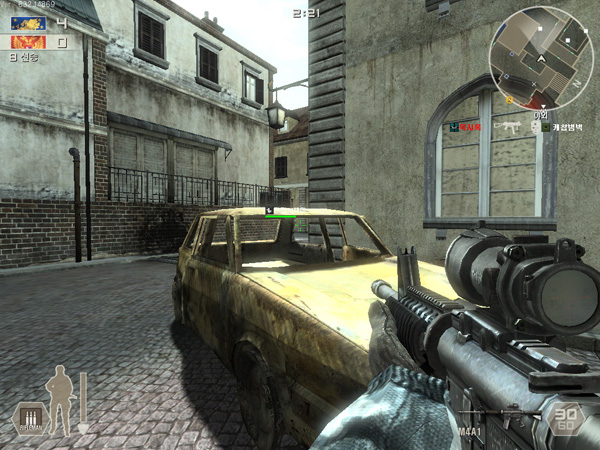
Task: Click the yellow marker on the minimap edge
Action: click(x=509, y=101)
